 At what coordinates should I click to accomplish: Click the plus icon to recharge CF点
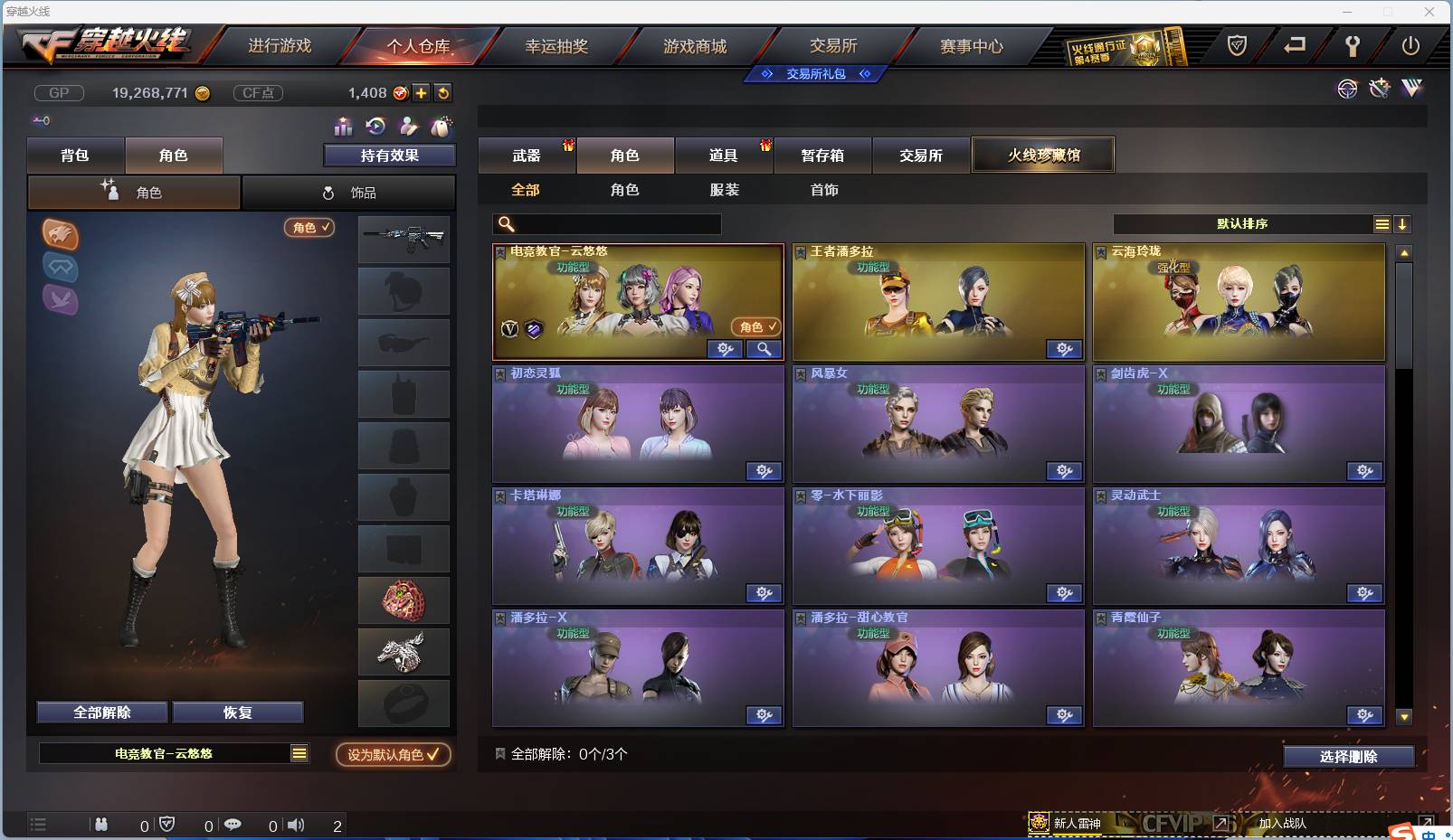(421, 92)
